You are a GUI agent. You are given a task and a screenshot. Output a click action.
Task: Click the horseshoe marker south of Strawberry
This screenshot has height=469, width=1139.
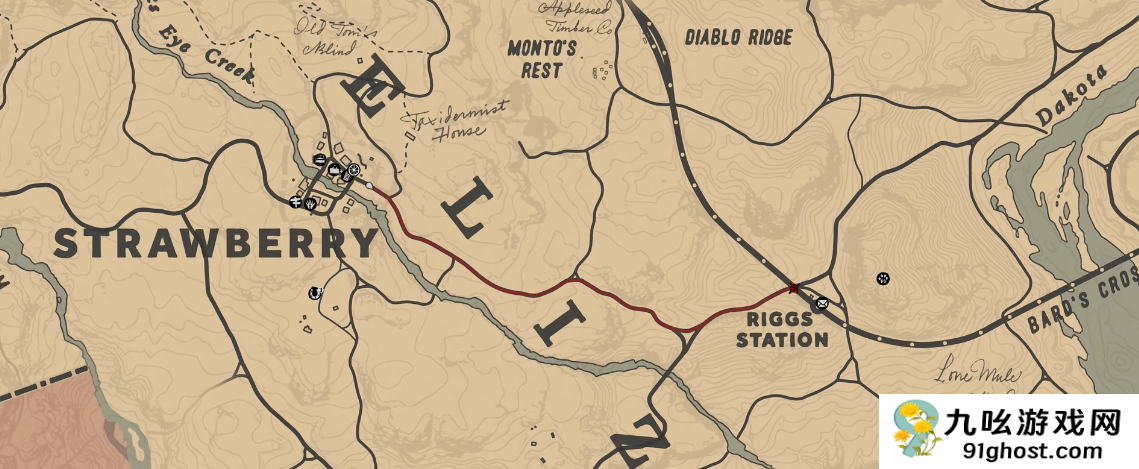pyautogui.click(x=315, y=293)
